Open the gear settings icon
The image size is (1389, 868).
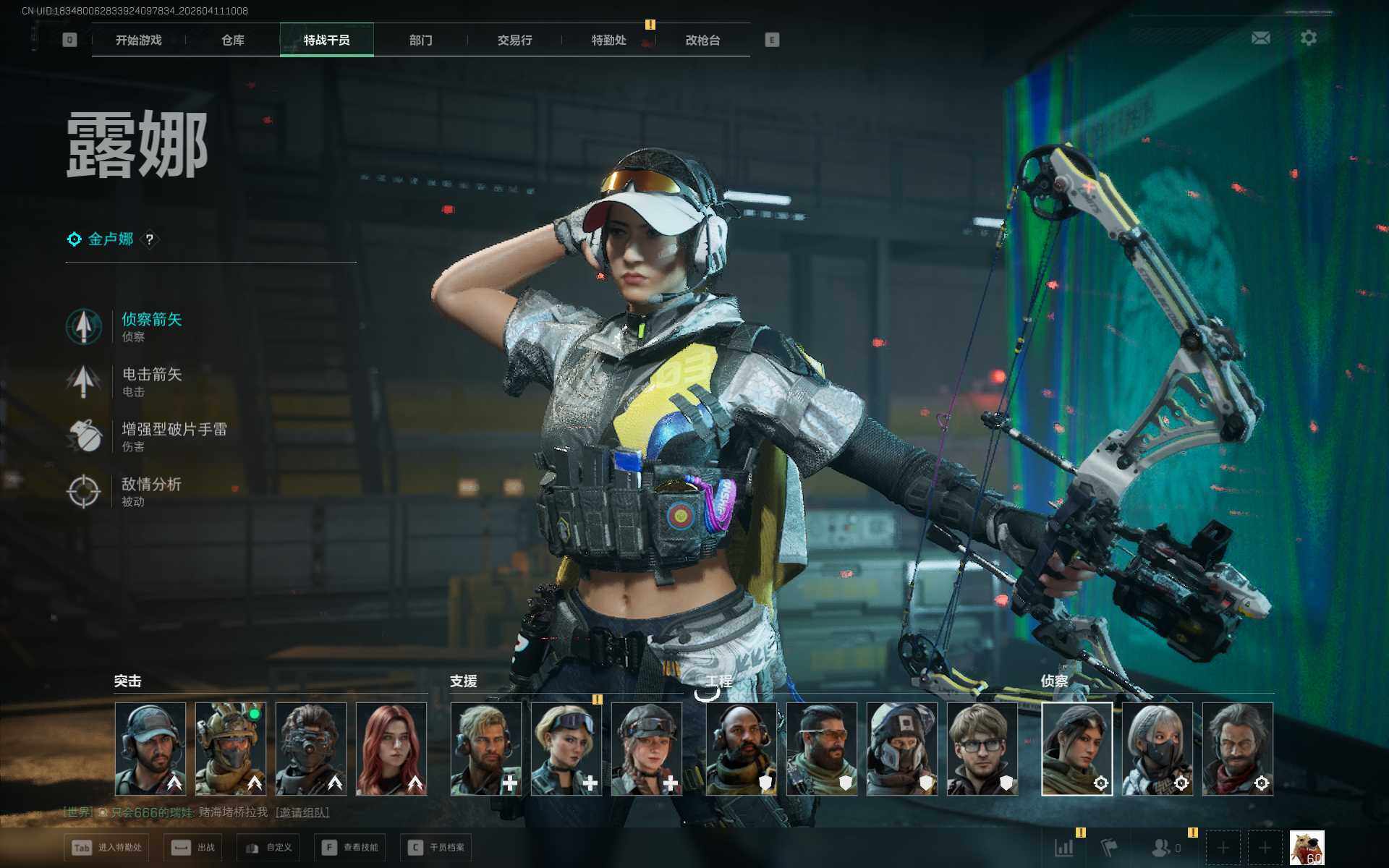(x=1308, y=38)
